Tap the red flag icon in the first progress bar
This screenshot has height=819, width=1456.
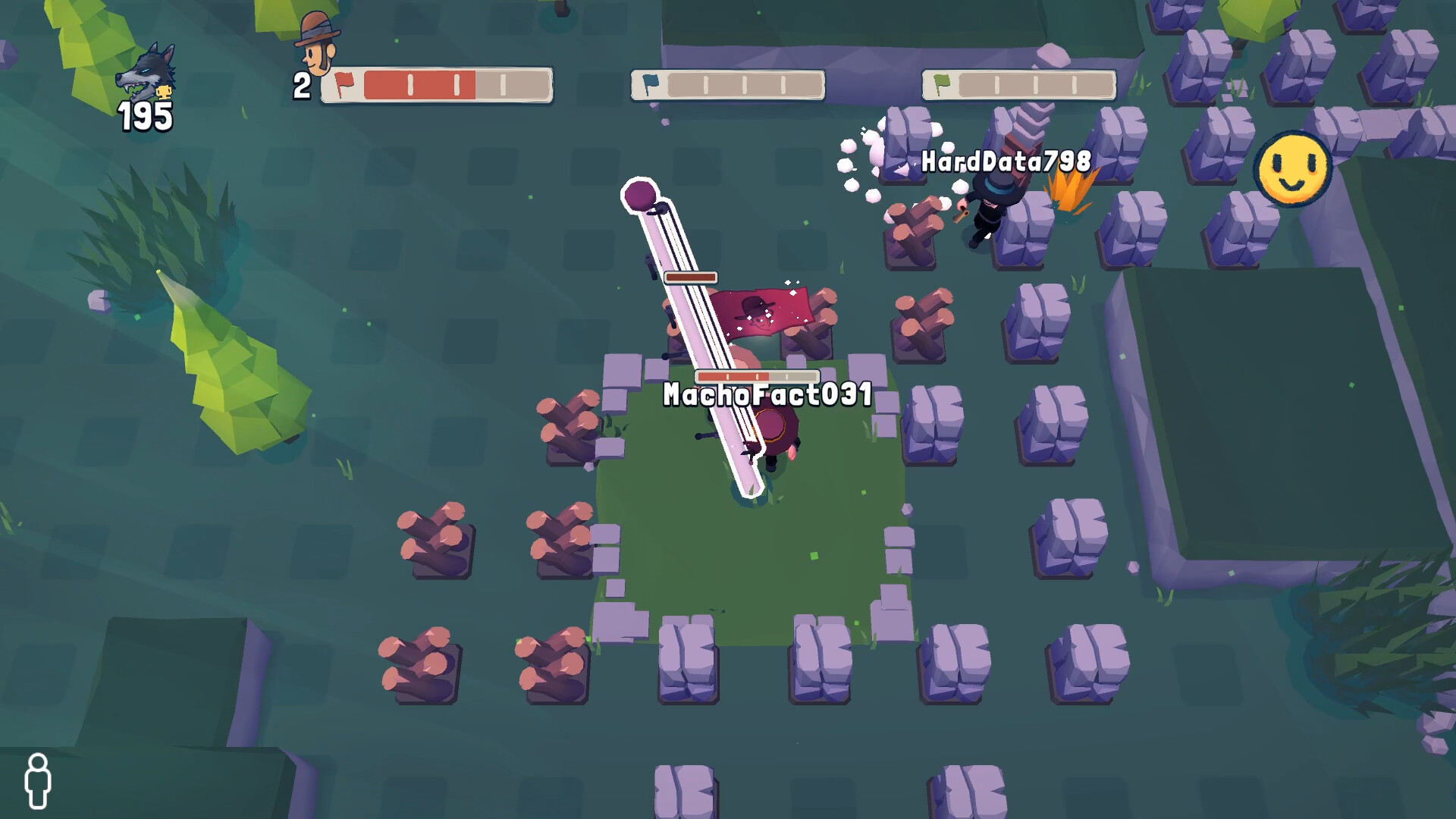[x=346, y=83]
